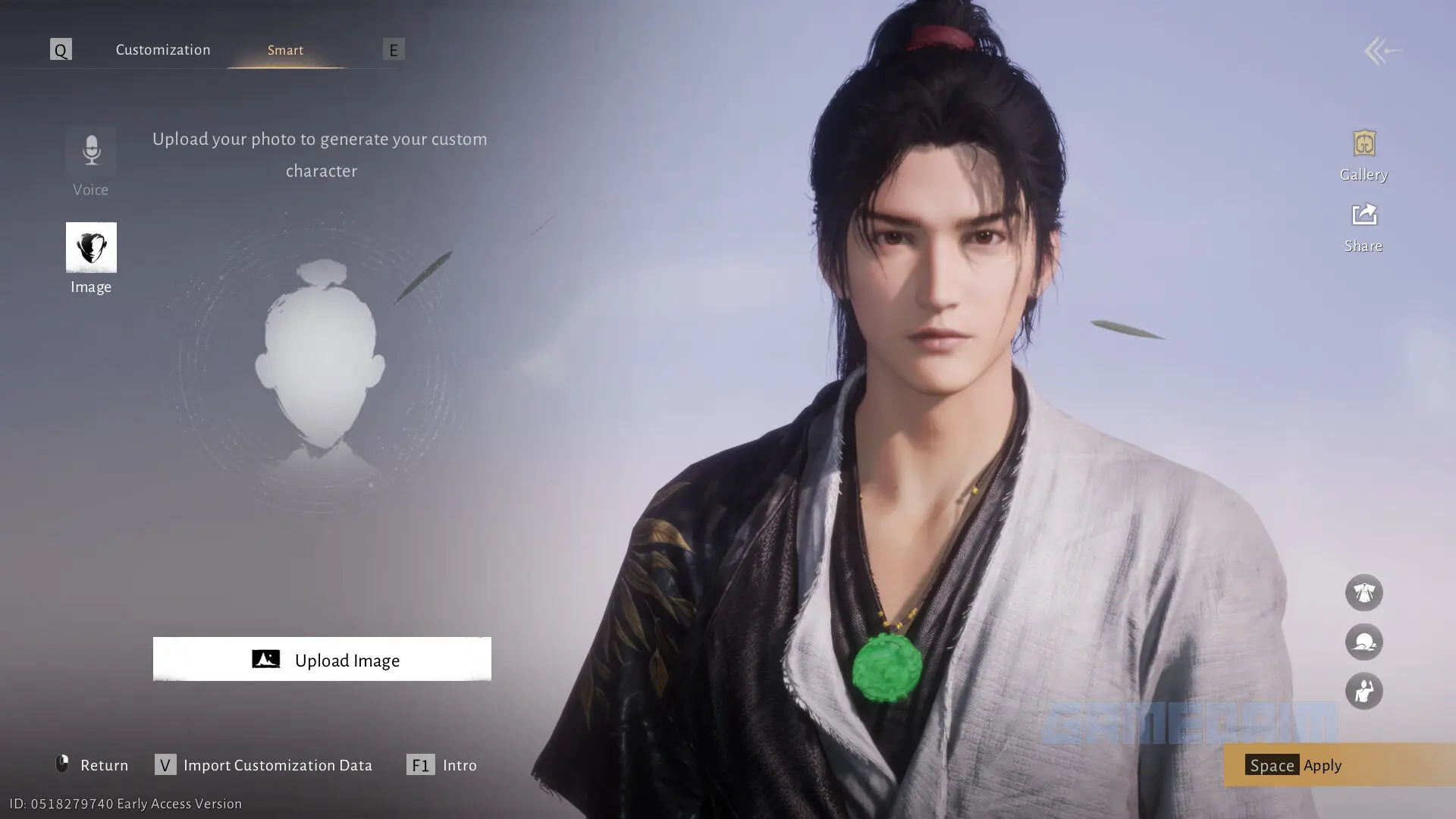
Task: Toggle the outfit robe preview icon
Action: tap(1363, 592)
